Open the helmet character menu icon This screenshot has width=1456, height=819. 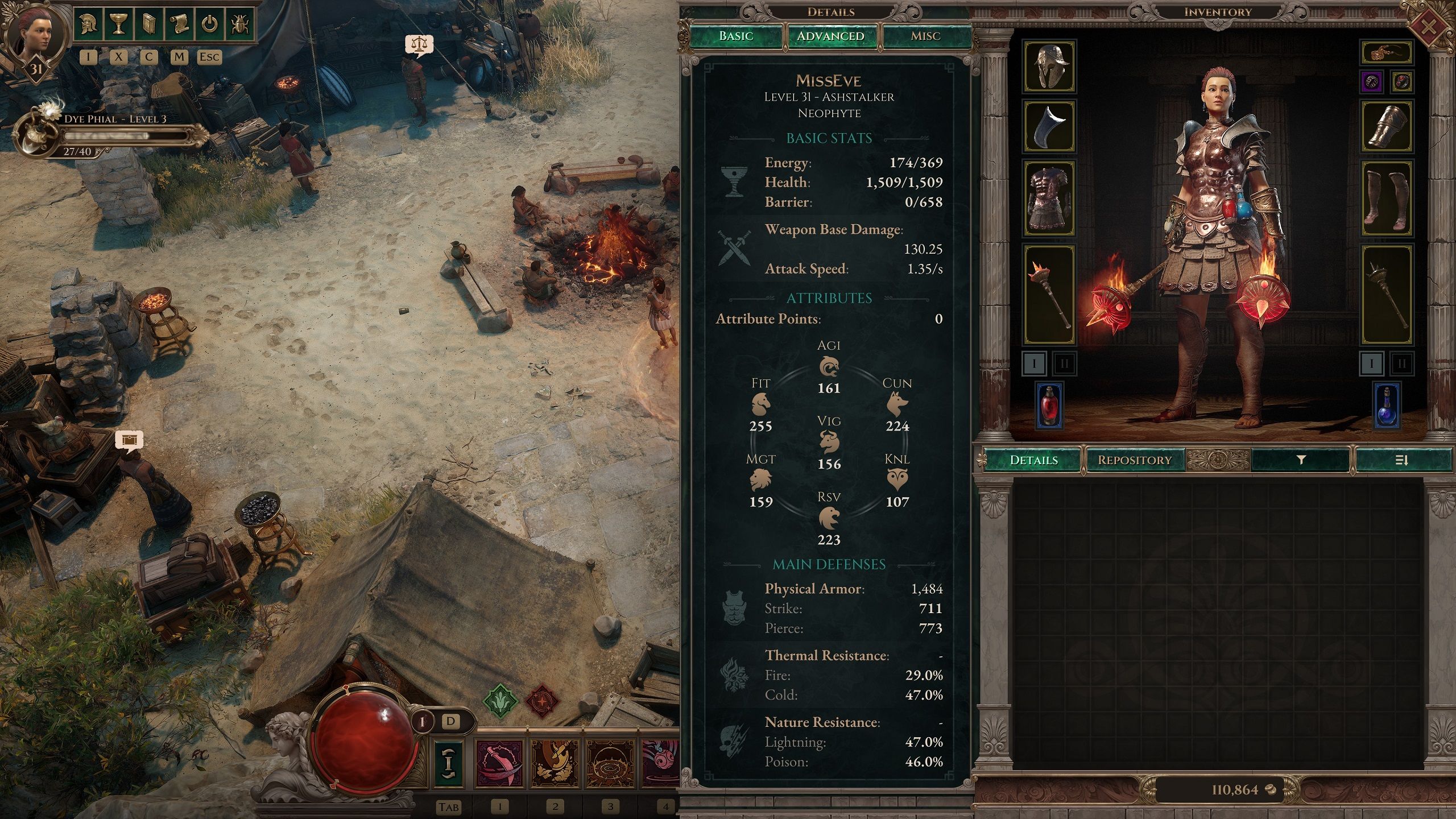[x=89, y=24]
